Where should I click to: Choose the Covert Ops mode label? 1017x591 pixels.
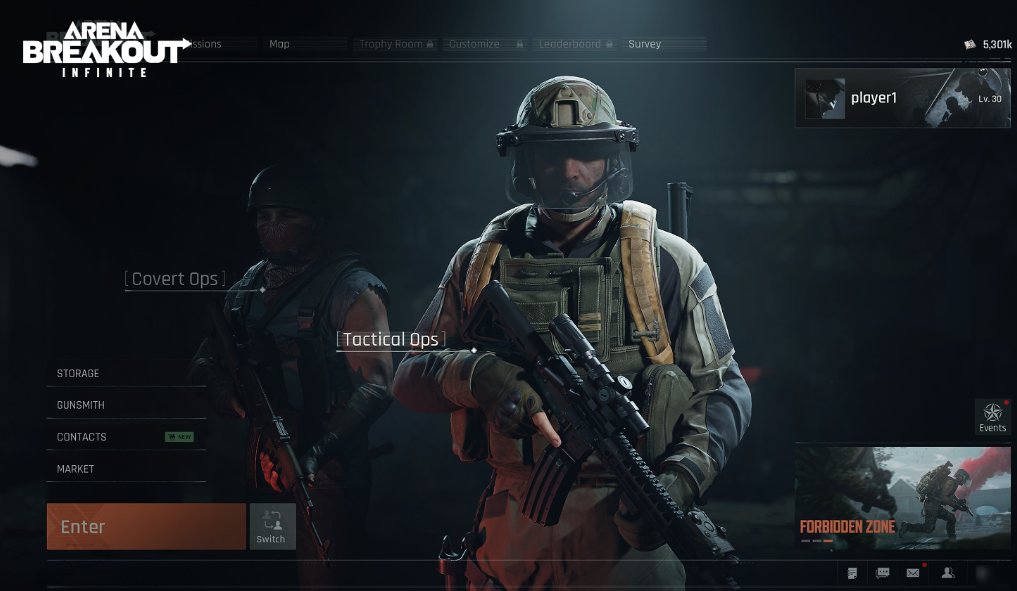click(175, 279)
